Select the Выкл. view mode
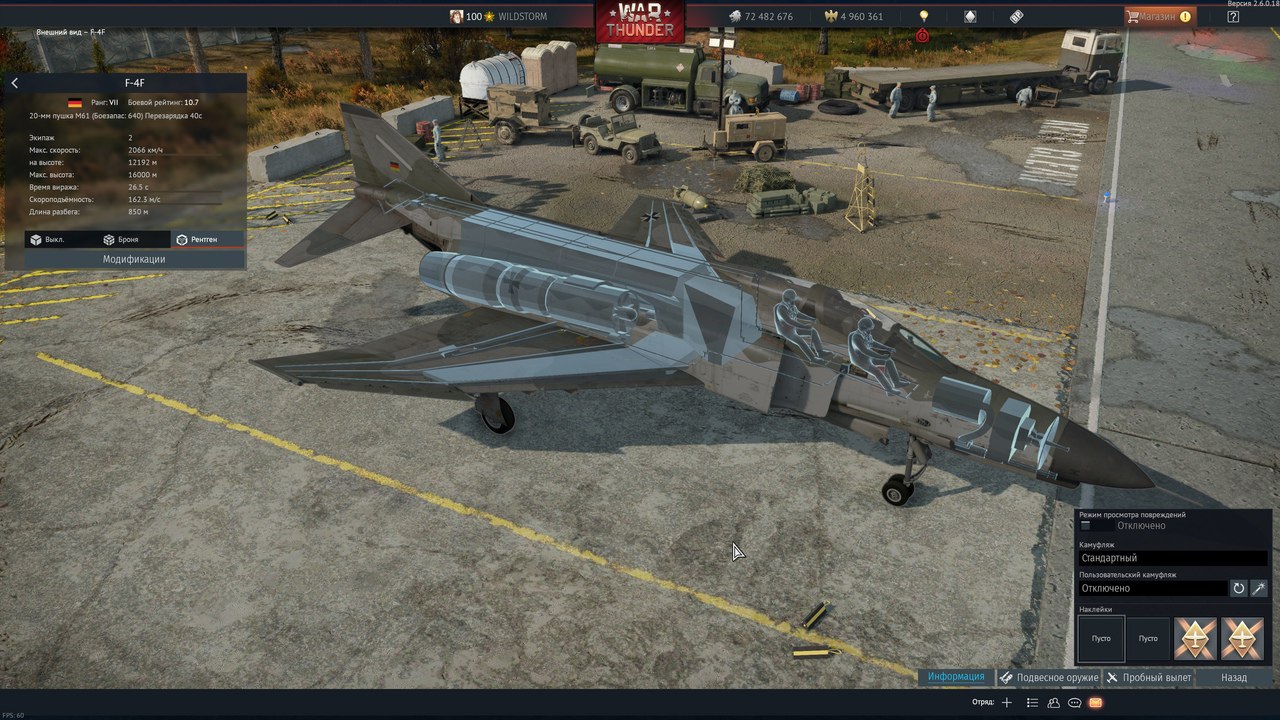This screenshot has width=1280, height=720. point(48,240)
